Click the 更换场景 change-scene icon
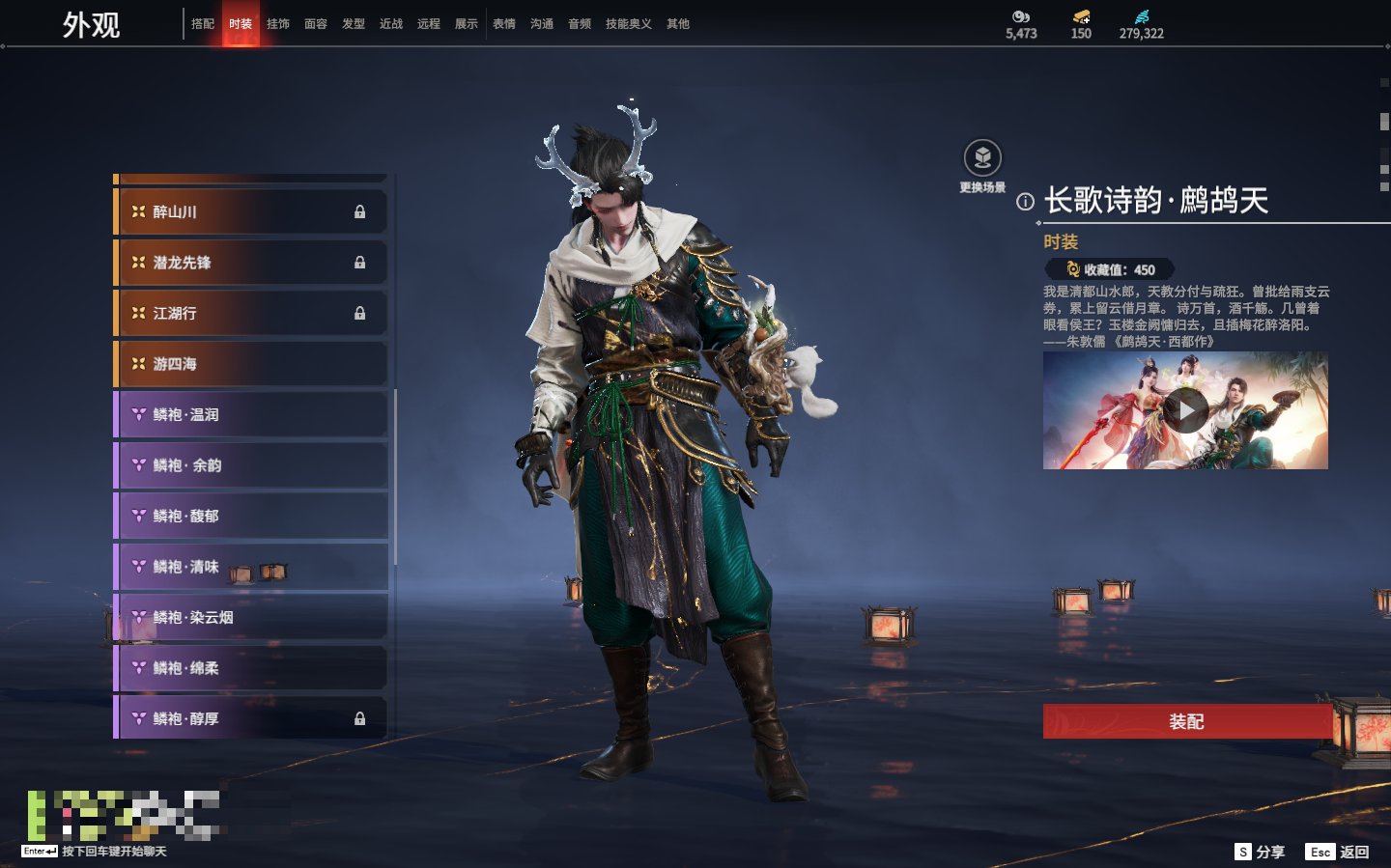The height and width of the screenshot is (868, 1391). 982,158
